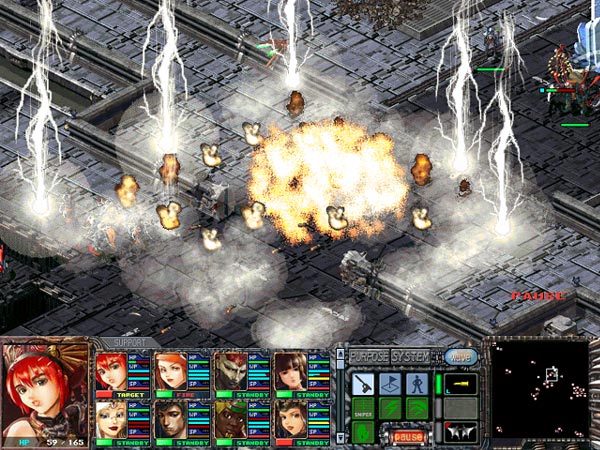Select the standing soldier command icon
This screenshot has height=450, width=600.
(417, 383)
